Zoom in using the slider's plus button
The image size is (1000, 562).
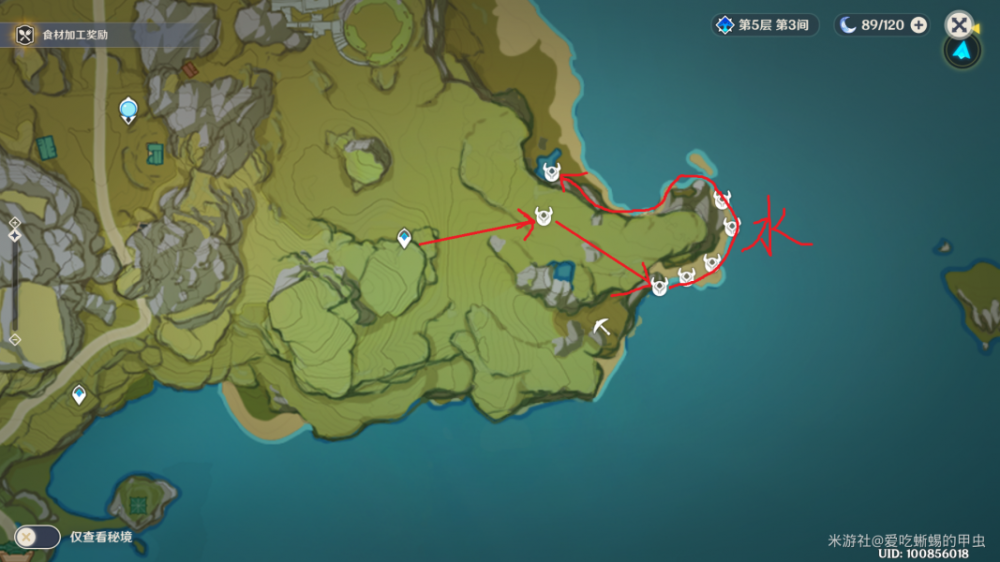pos(14,223)
